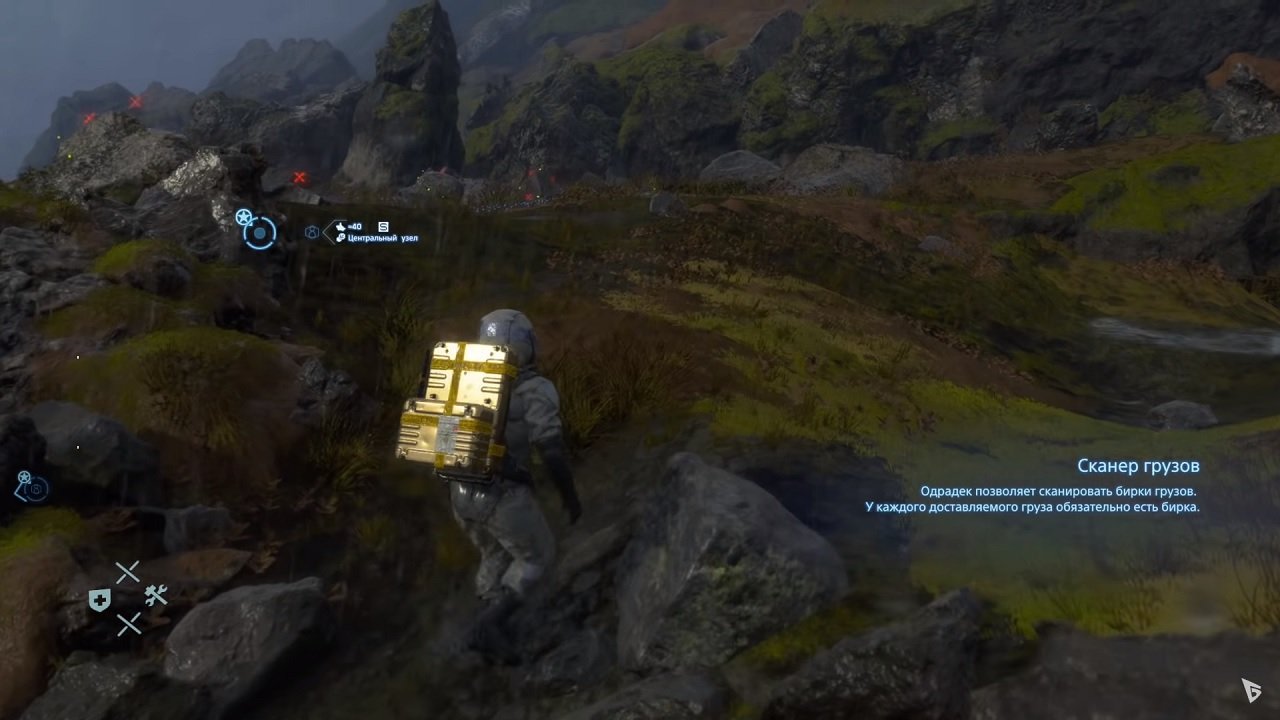
Task: Click the thumbs-up likes icon
Action: click(x=341, y=226)
